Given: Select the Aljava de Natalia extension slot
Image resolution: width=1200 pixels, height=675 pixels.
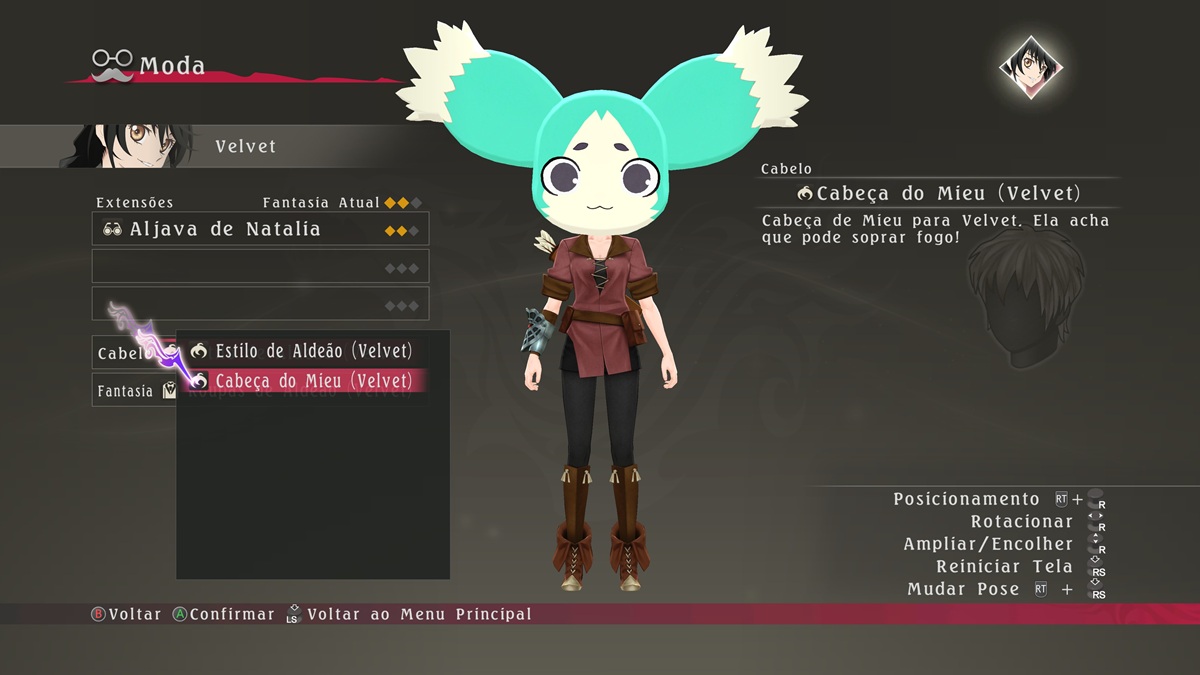Looking at the screenshot, I should point(260,229).
